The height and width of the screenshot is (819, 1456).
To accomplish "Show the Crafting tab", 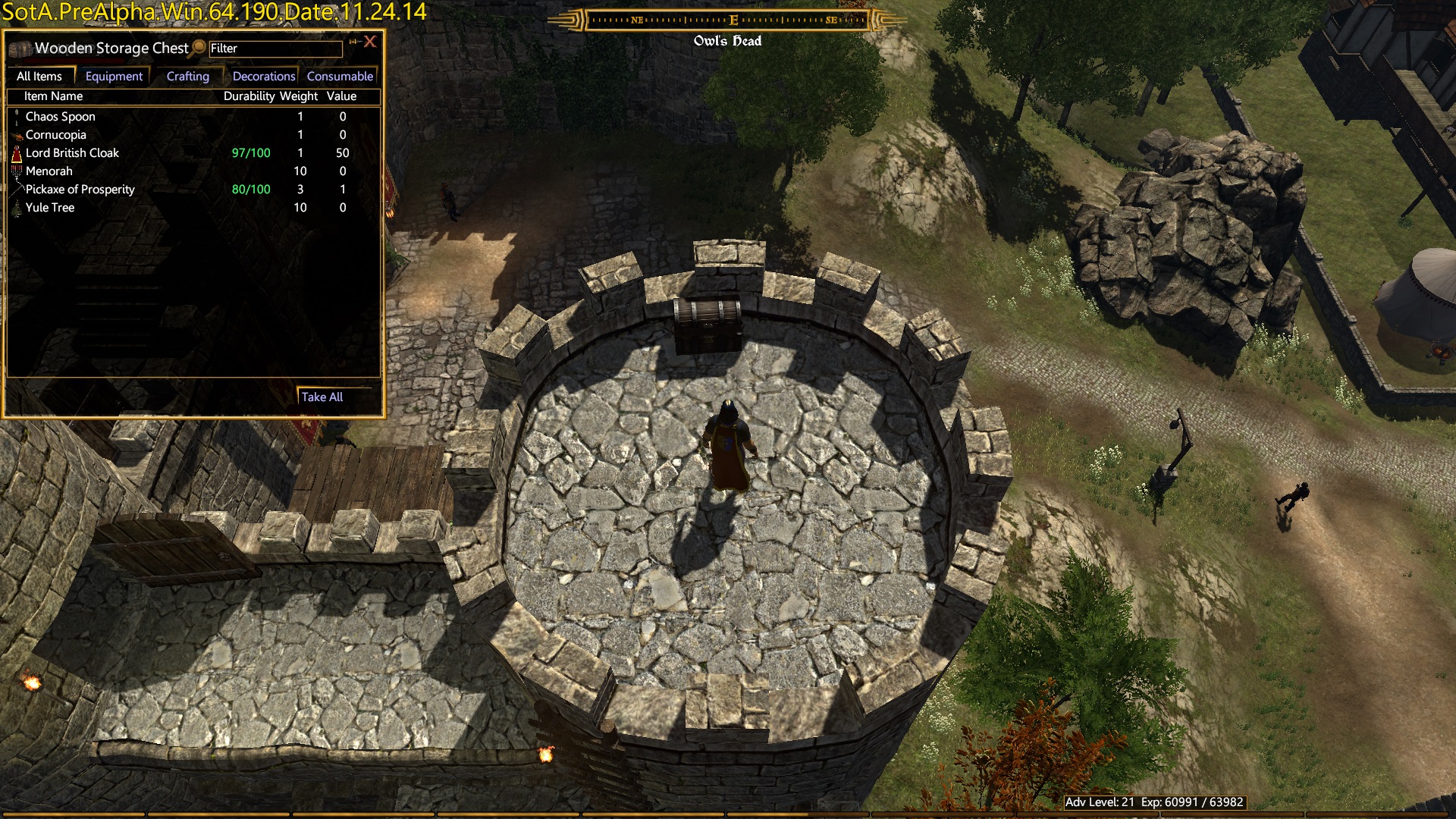I will point(187,77).
